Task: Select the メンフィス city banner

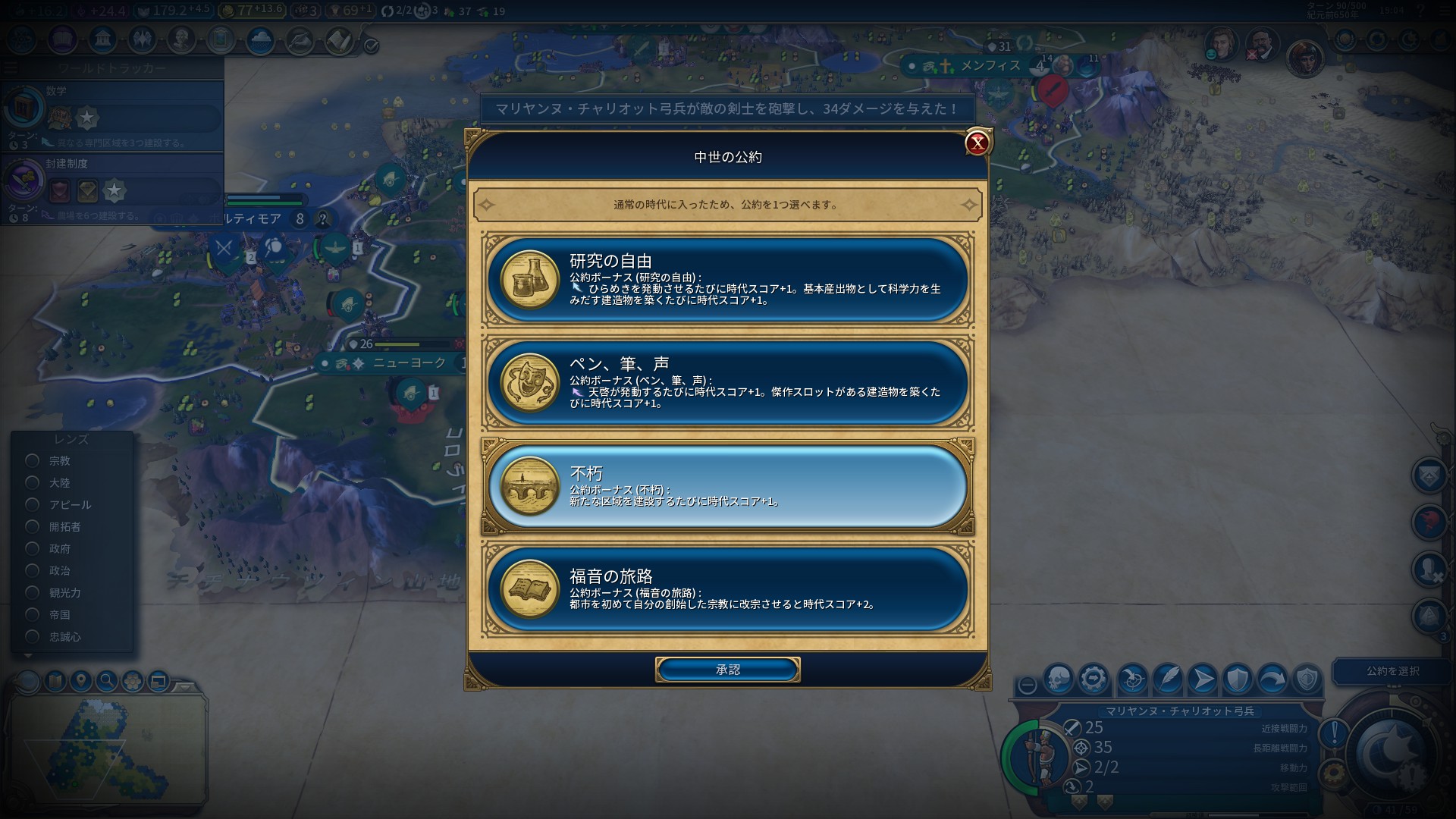Action: point(990,66)
